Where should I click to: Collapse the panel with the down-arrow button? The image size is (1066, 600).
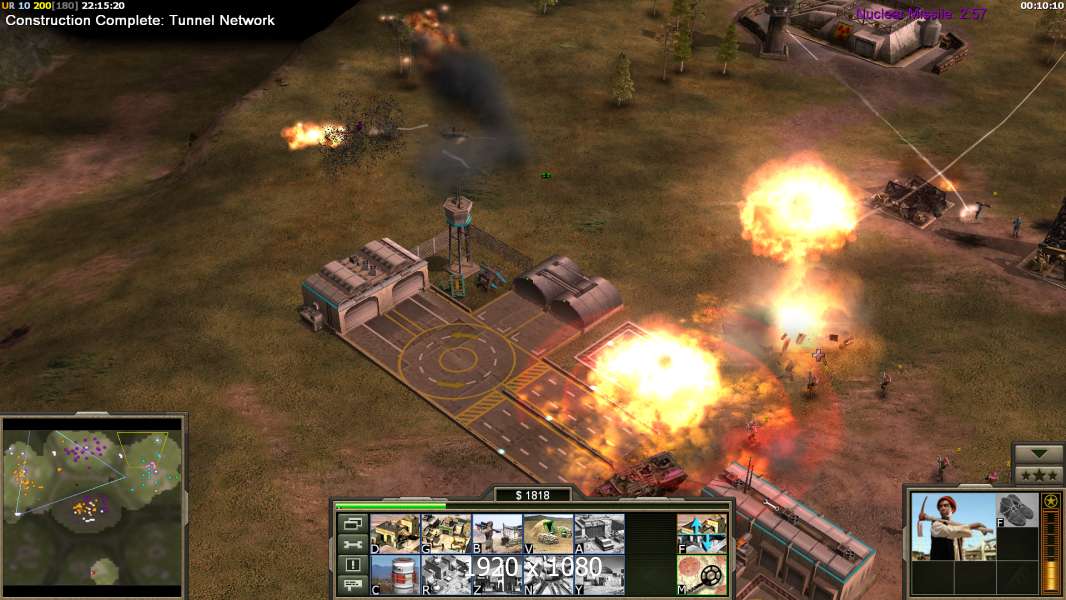tap(1040, 454)
